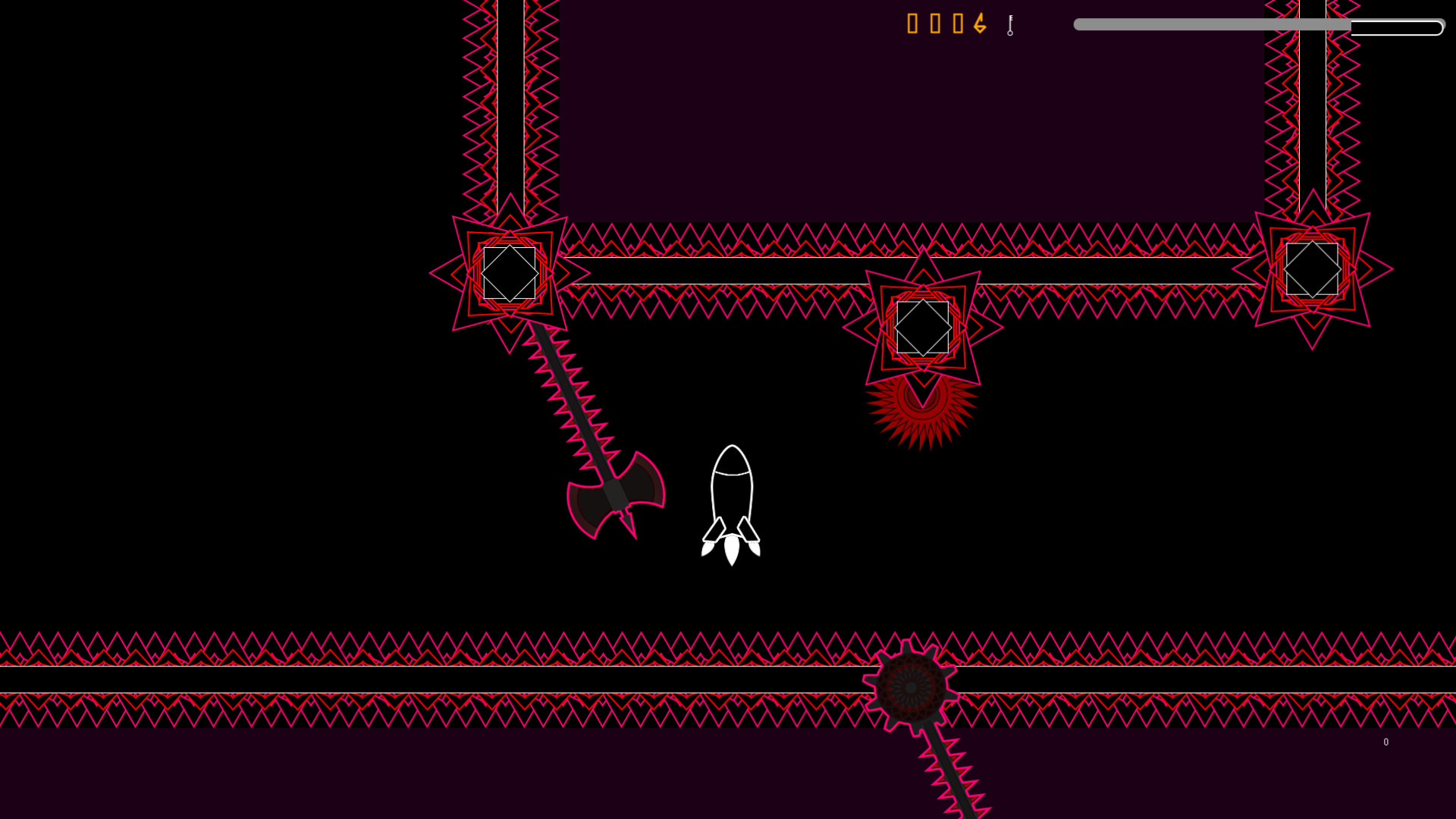The image size is (1456, 819).
Task: Click the score counter showing 0 at bottom right
Action: point(1386,742)
